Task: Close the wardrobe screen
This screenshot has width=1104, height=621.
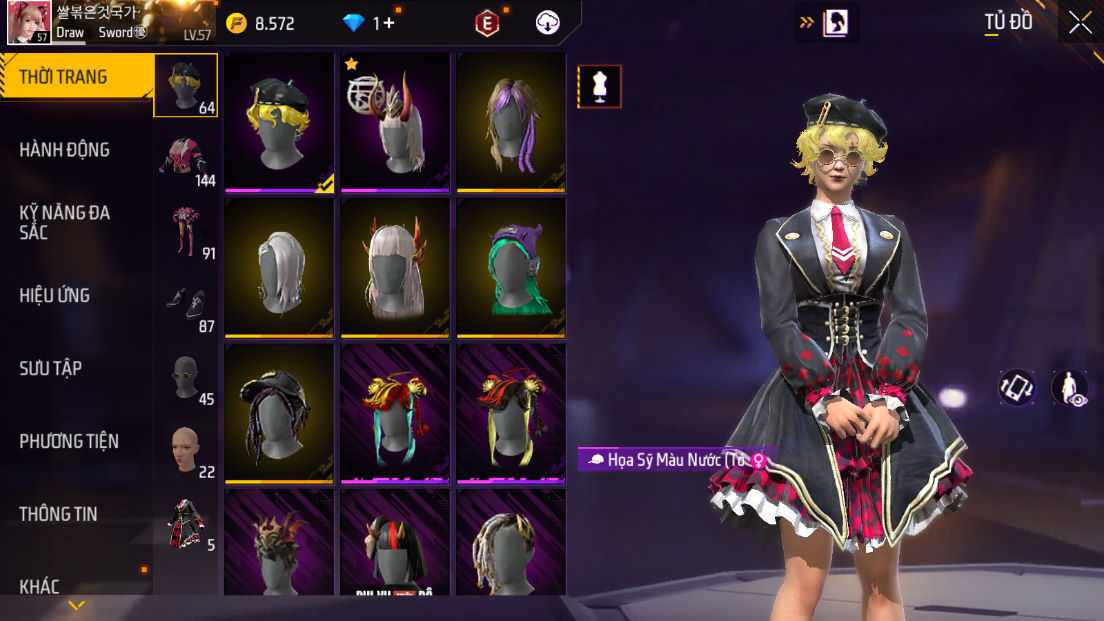Action: (x=1080, y=22)
